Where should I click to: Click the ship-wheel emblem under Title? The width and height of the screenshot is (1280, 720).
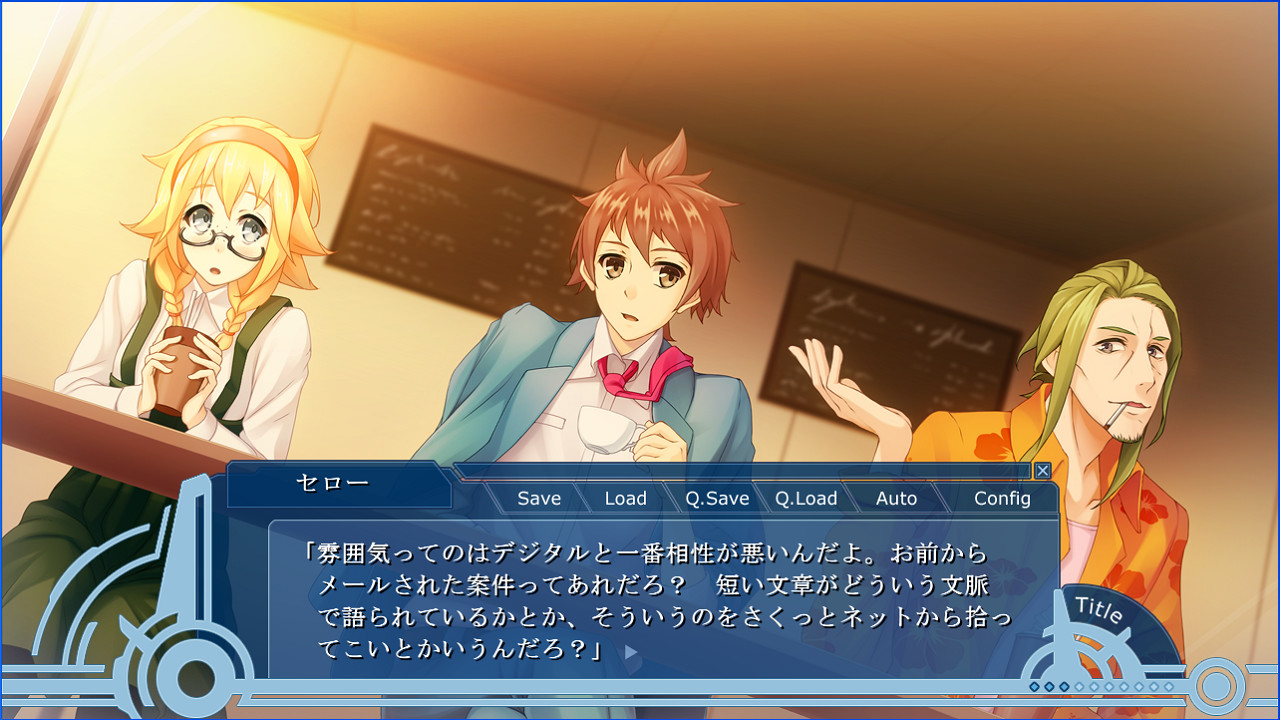tap(1084, 660)
